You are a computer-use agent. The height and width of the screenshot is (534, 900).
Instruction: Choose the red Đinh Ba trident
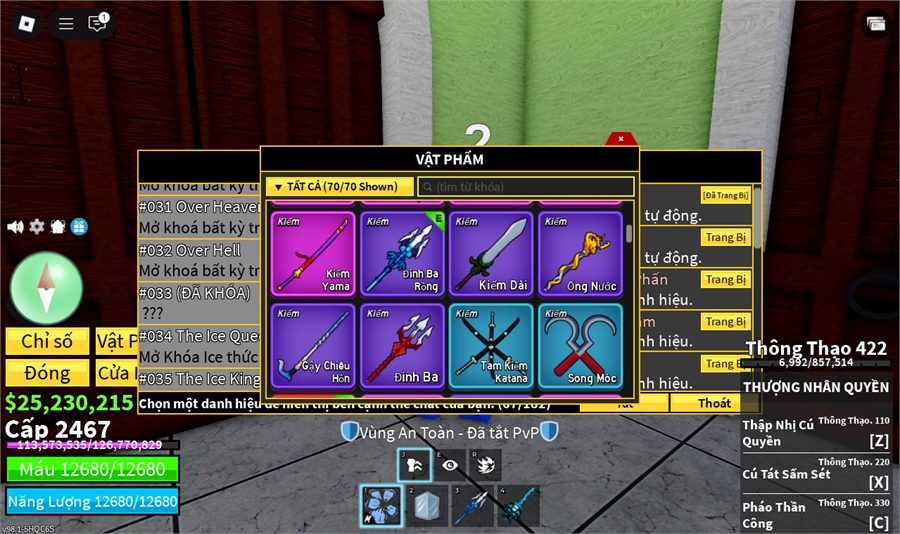pyautogui.click(x=402, y=346)
